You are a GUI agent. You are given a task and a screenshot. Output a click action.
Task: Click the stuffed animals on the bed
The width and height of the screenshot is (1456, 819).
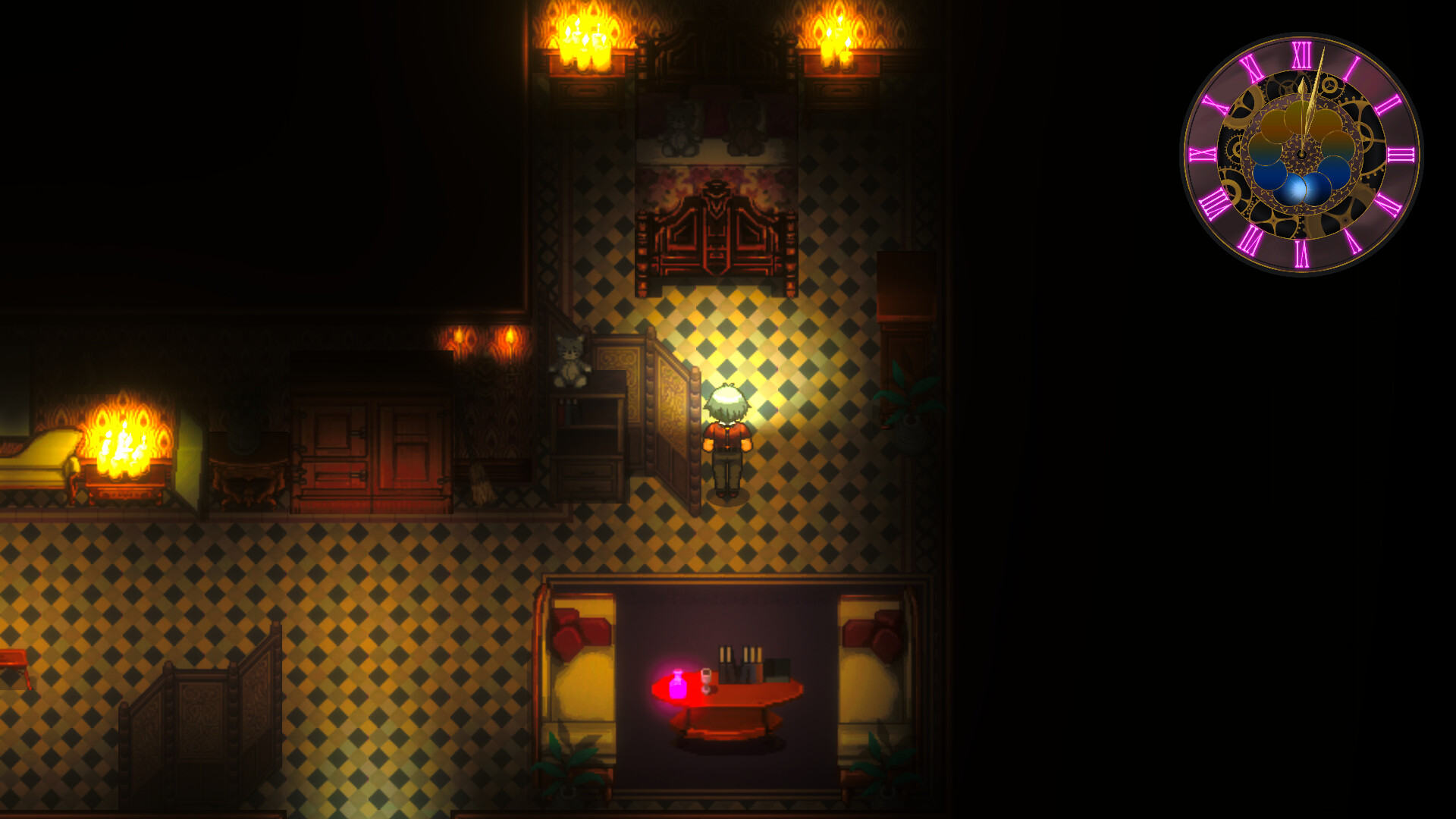pyautogui.click(x=713, y=129)
